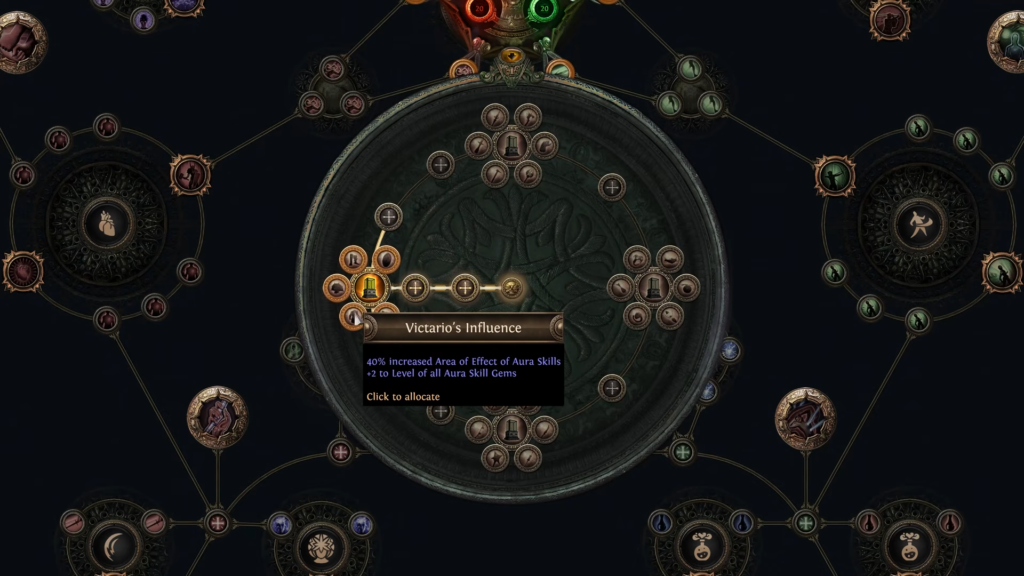Choose the green archer notable with spiked border
The height and width of the screenshot is (576, 1024).
[x=832, y=175]
